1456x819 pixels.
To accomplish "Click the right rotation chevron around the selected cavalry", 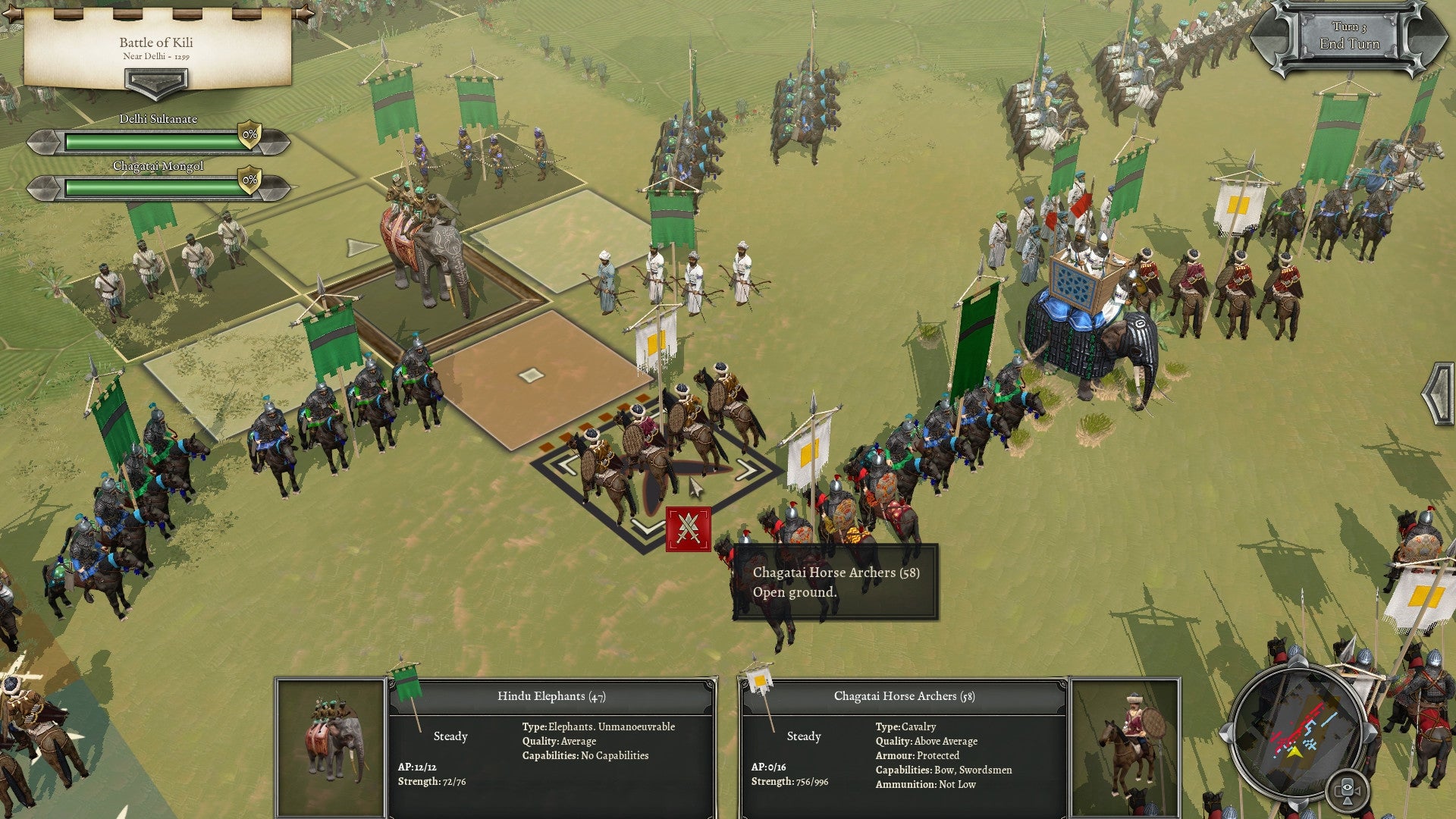I will point(746,469).
